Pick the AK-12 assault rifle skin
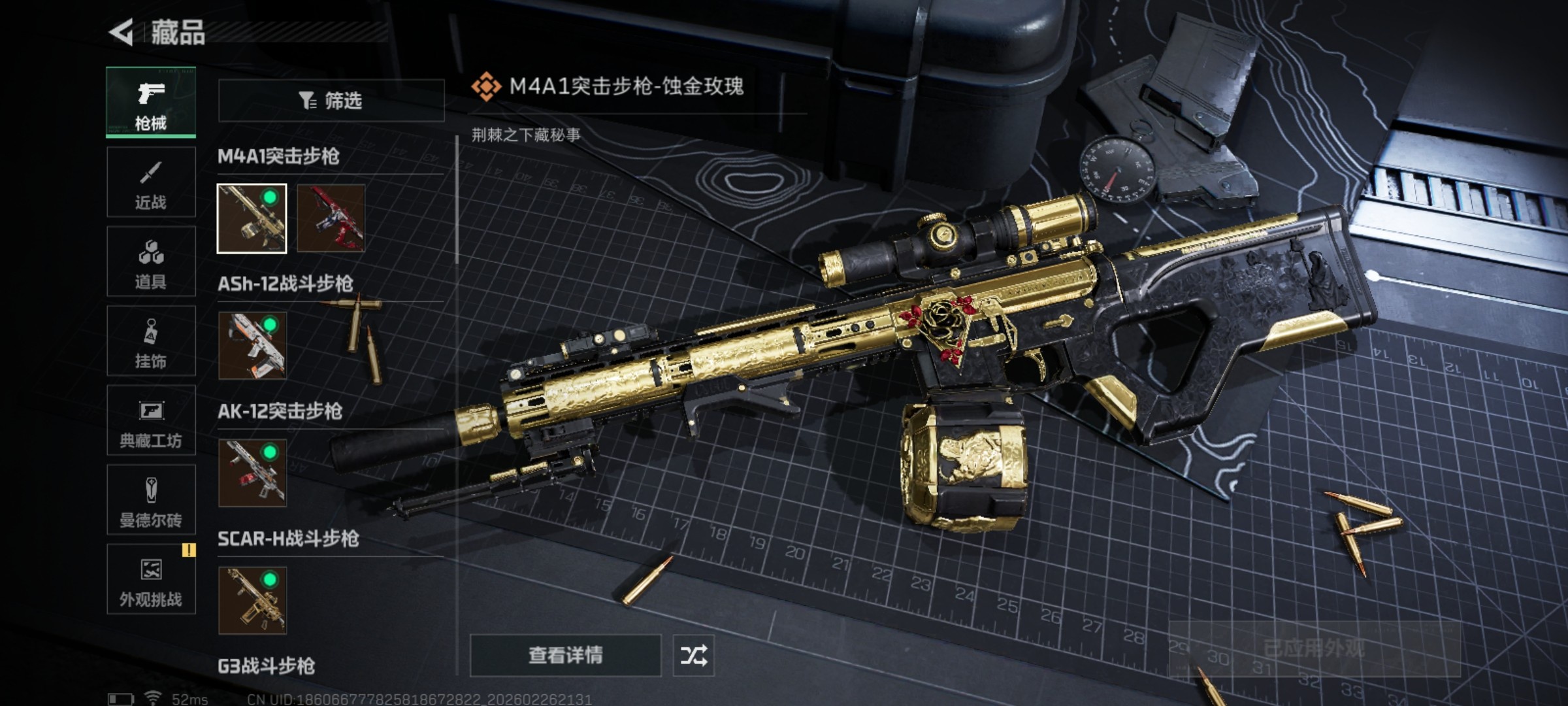Image resolution: width=1568 pixels, height=706 pixels. coord(252,473)
